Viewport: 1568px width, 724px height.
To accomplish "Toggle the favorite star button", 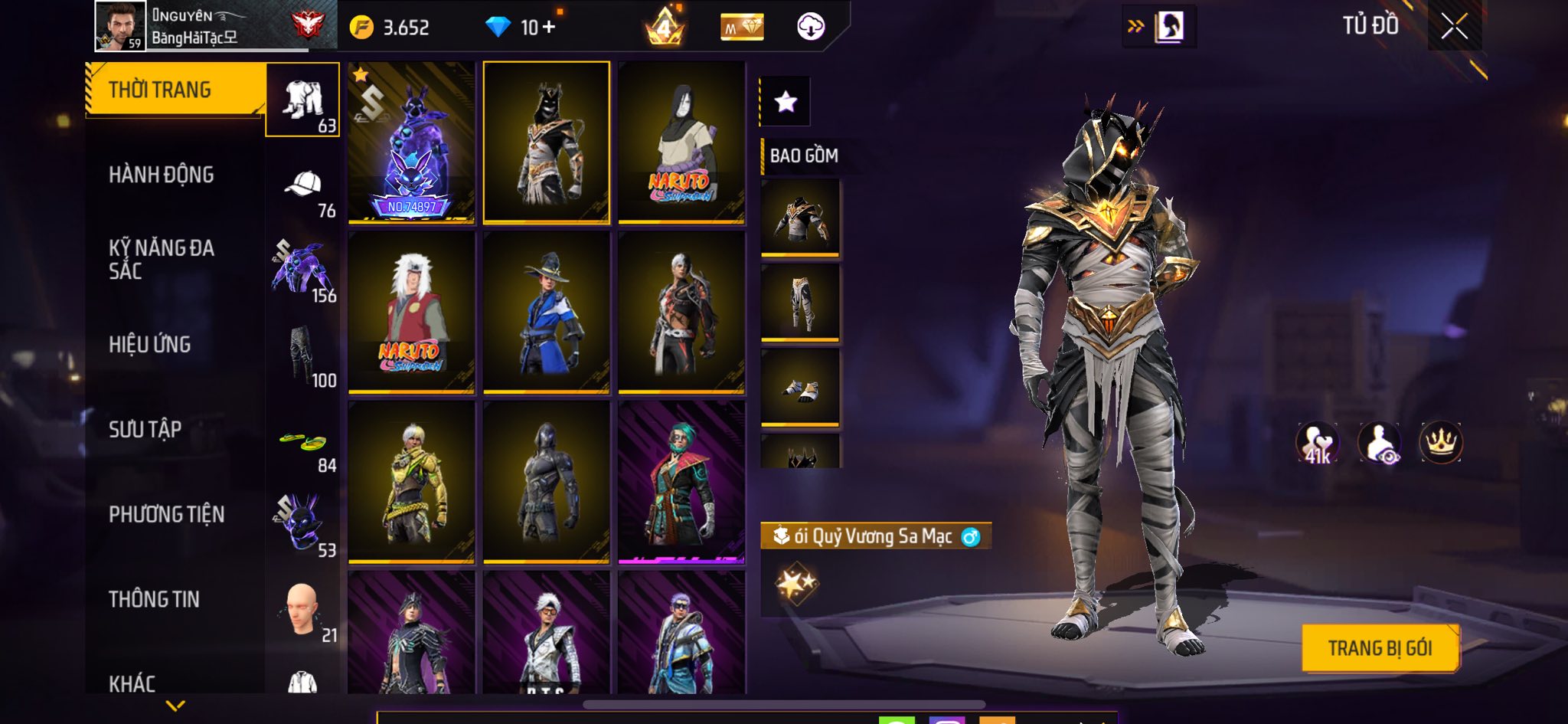I will [786, 102].
